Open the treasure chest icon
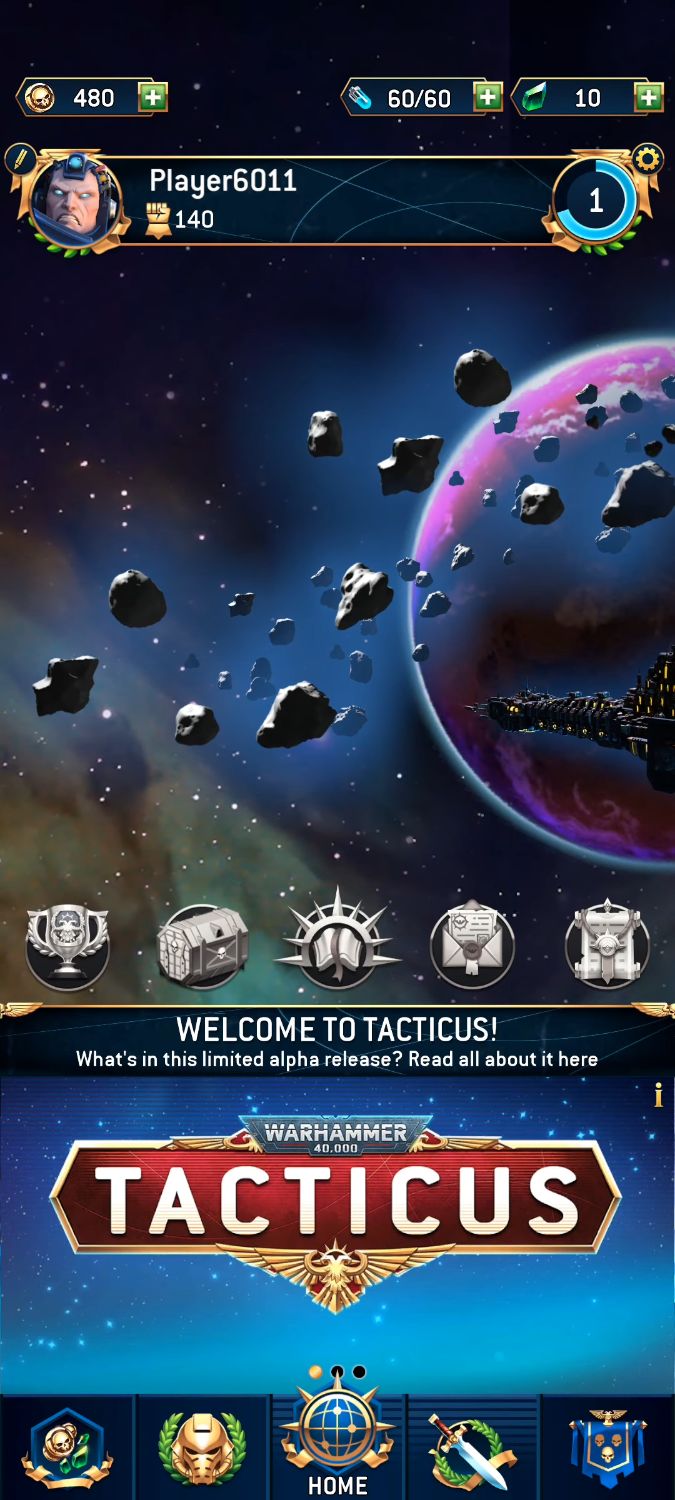The width and height of the screenshot is (675, 1500). (202, 945)
